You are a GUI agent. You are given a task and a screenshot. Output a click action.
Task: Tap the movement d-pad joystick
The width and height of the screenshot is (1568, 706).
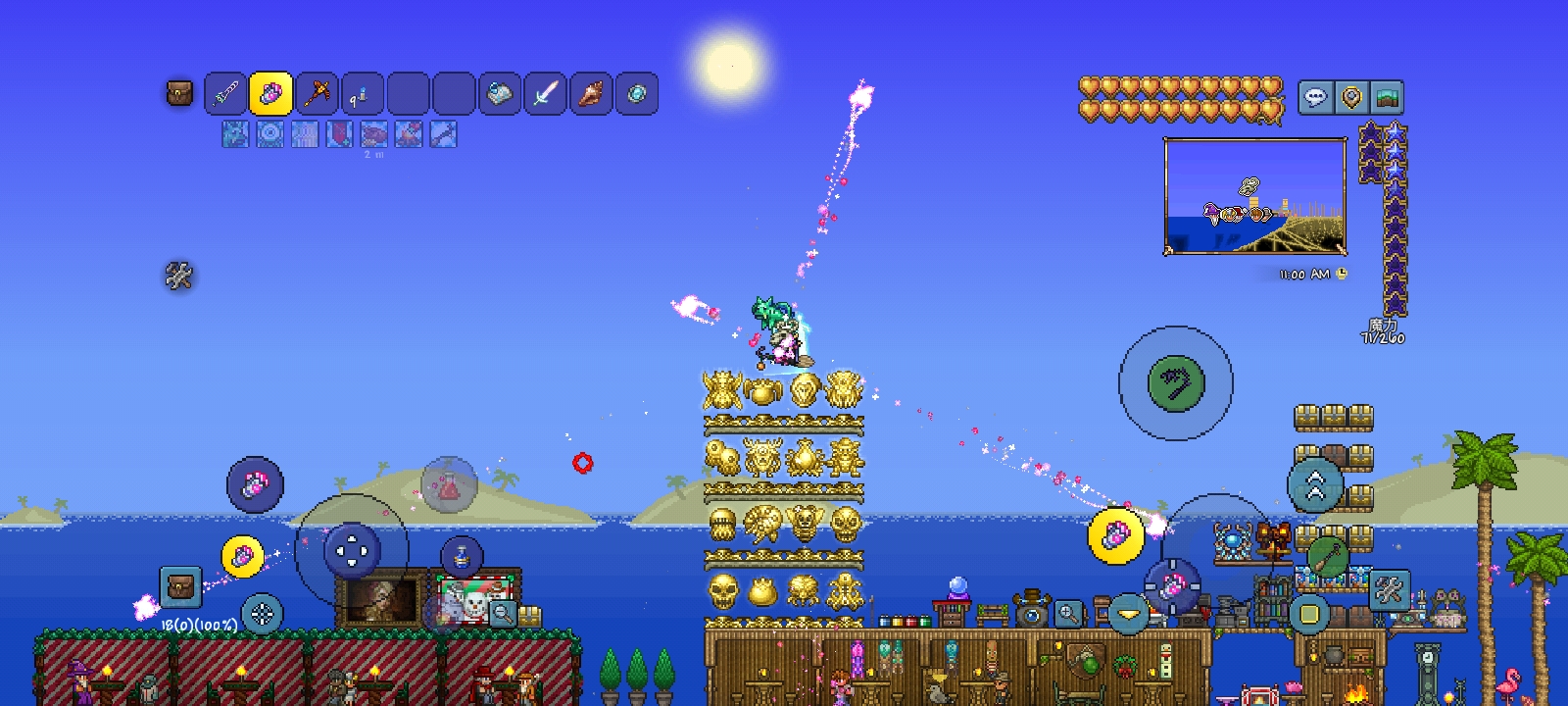pyautogui.click(x=351, y=550)
